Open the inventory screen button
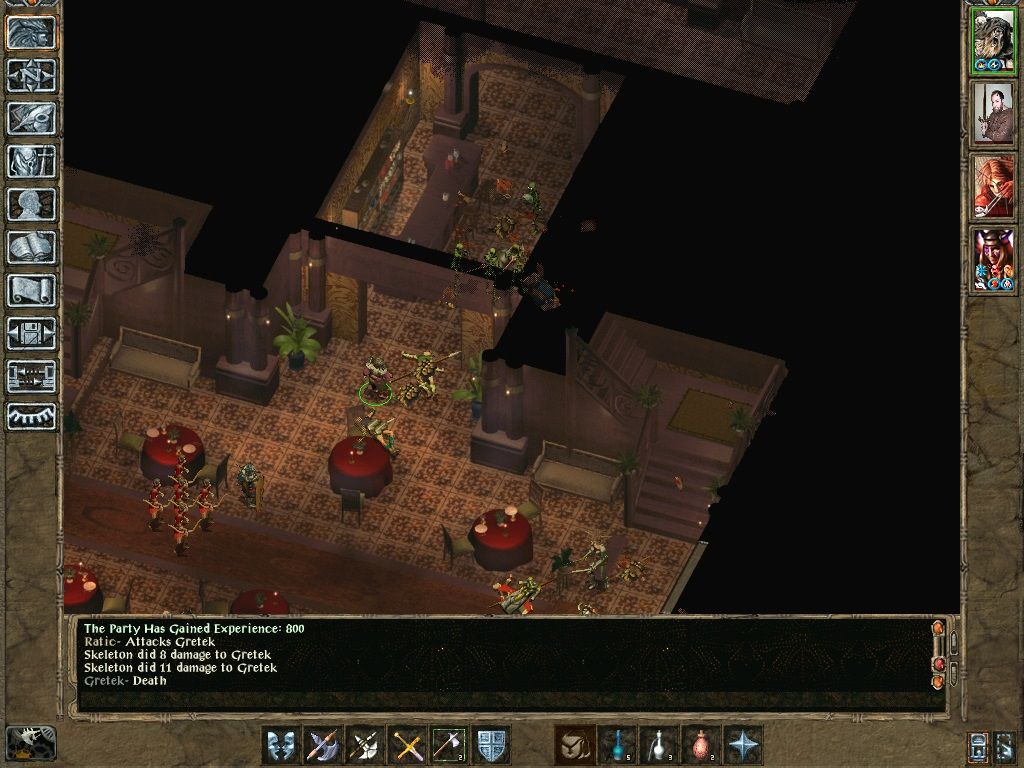1024x768 pixels. pyautogui.click(x=32, y=161)
